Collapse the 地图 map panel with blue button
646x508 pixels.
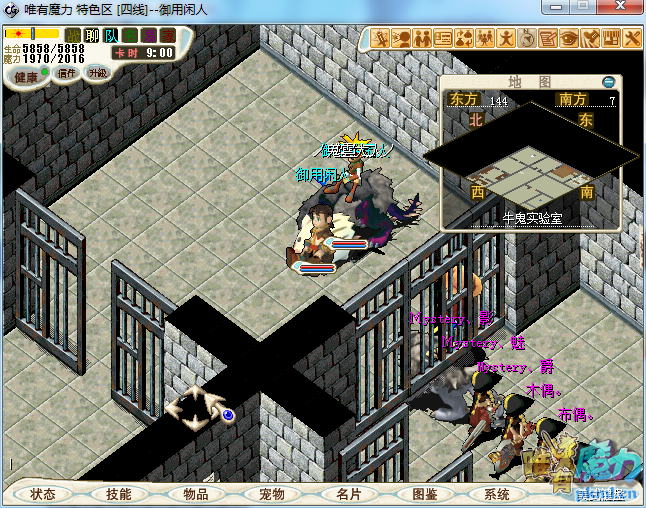click(x=608, y=82)
